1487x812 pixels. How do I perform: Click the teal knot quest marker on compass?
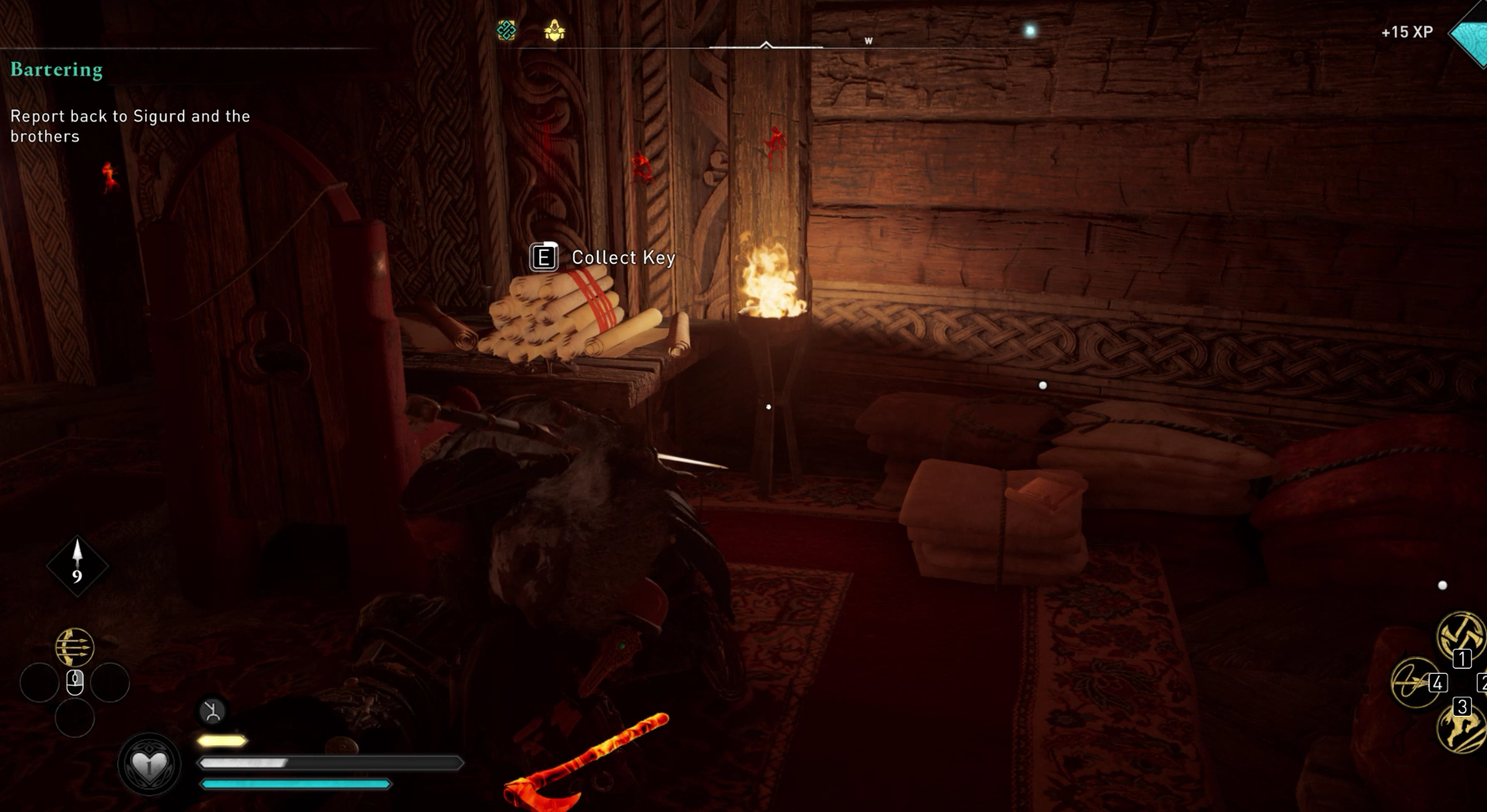point(507,31)
